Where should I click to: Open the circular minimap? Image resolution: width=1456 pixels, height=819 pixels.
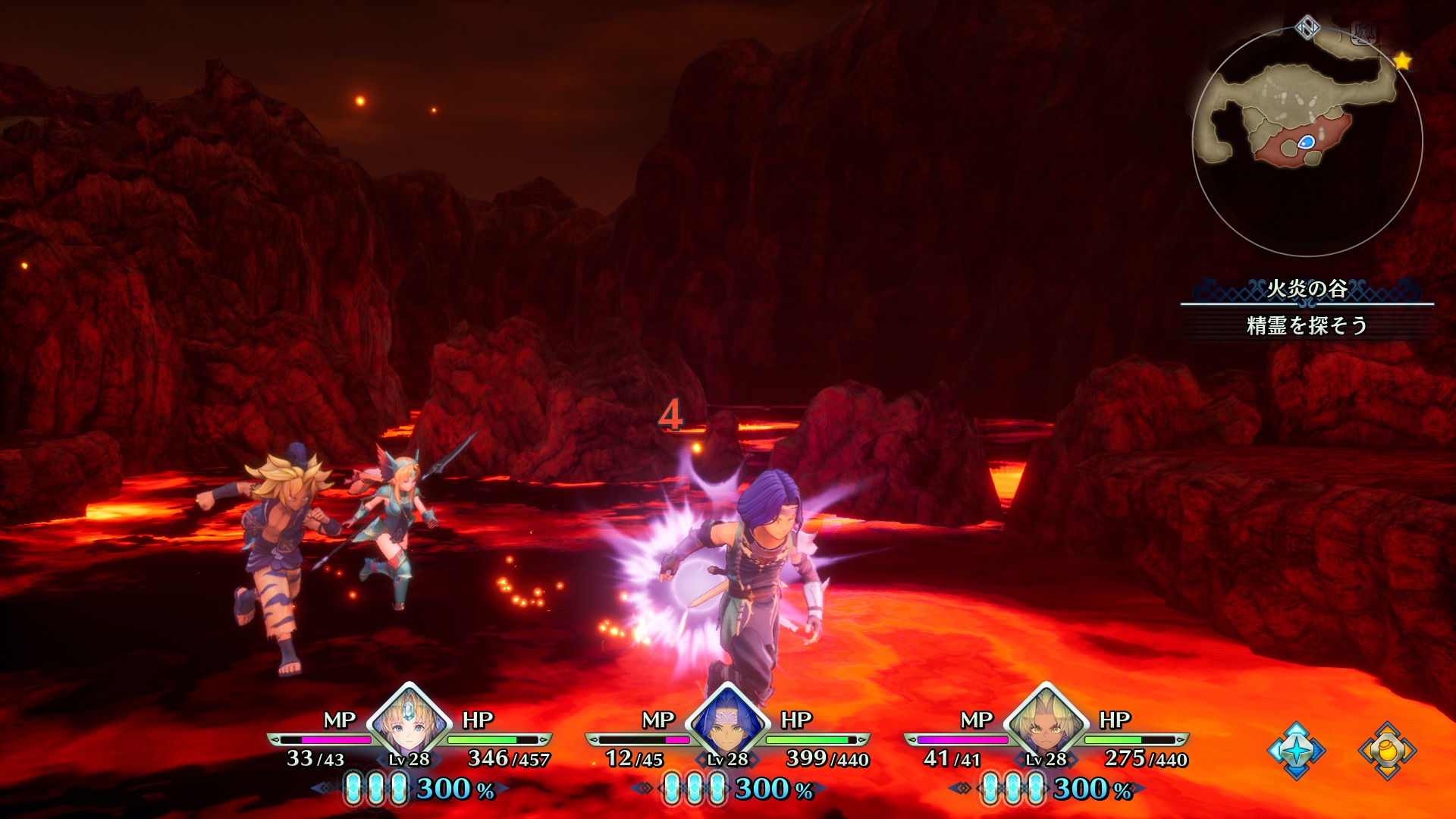point(1307,143)
